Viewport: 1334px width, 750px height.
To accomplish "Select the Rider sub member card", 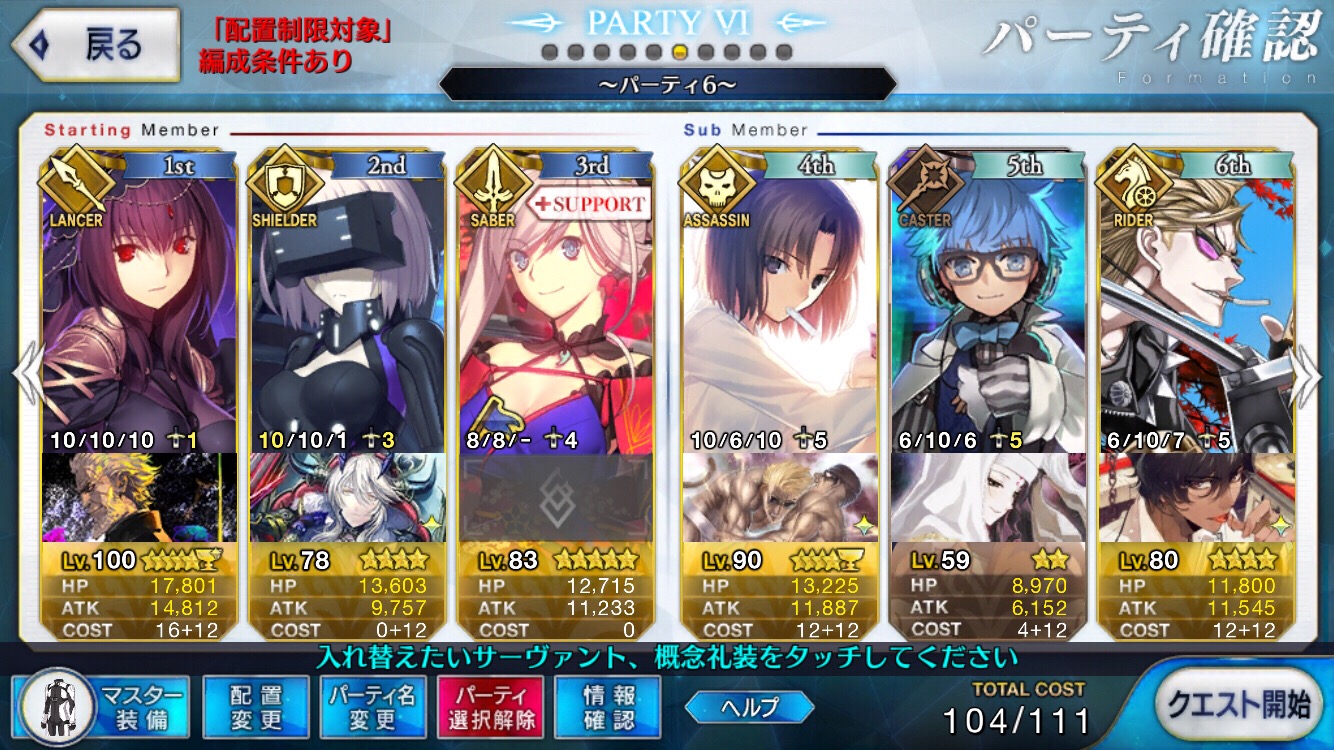I will [1196, 300].
